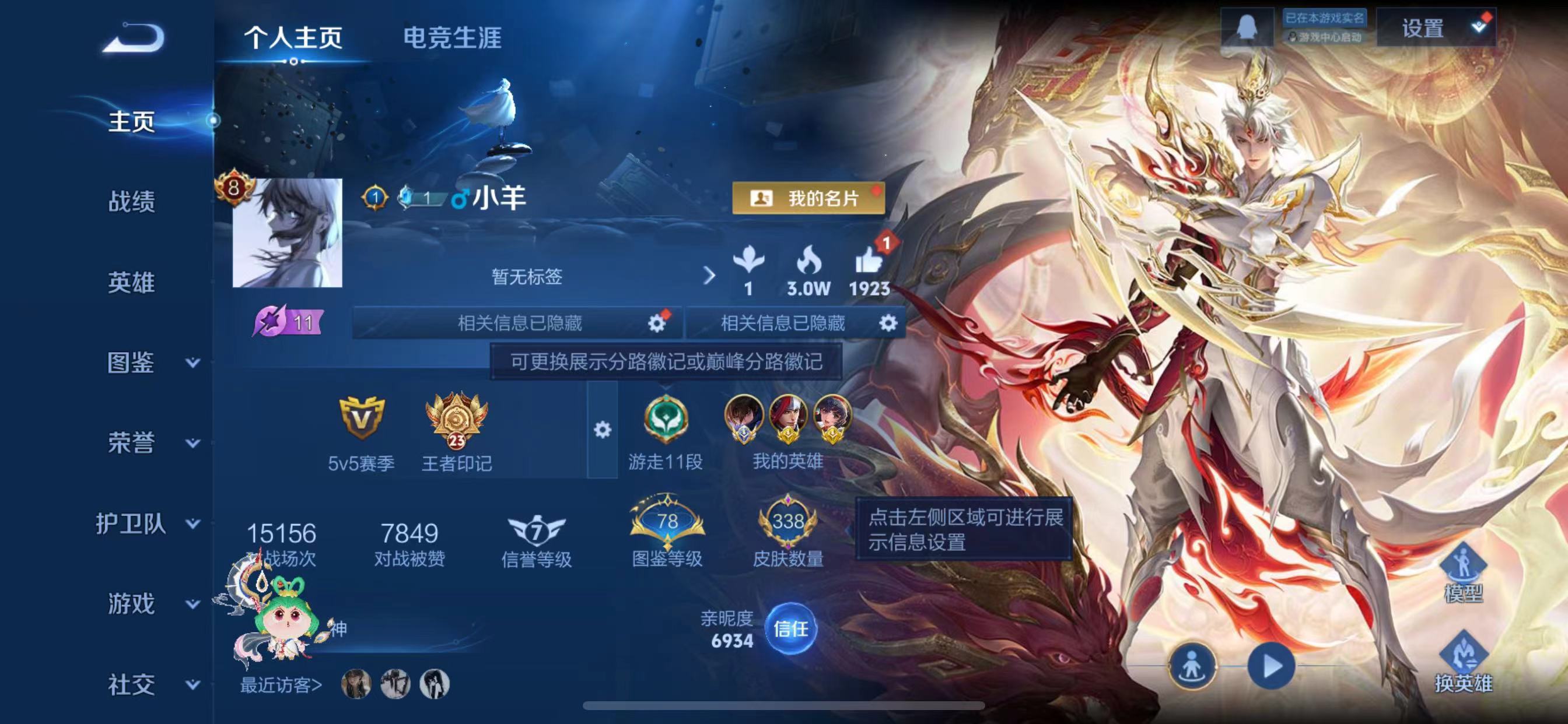Screen dimensions: 1568x724
Task: Click the gear beside 王者印记 display area
Action: (x=603, y=429)
